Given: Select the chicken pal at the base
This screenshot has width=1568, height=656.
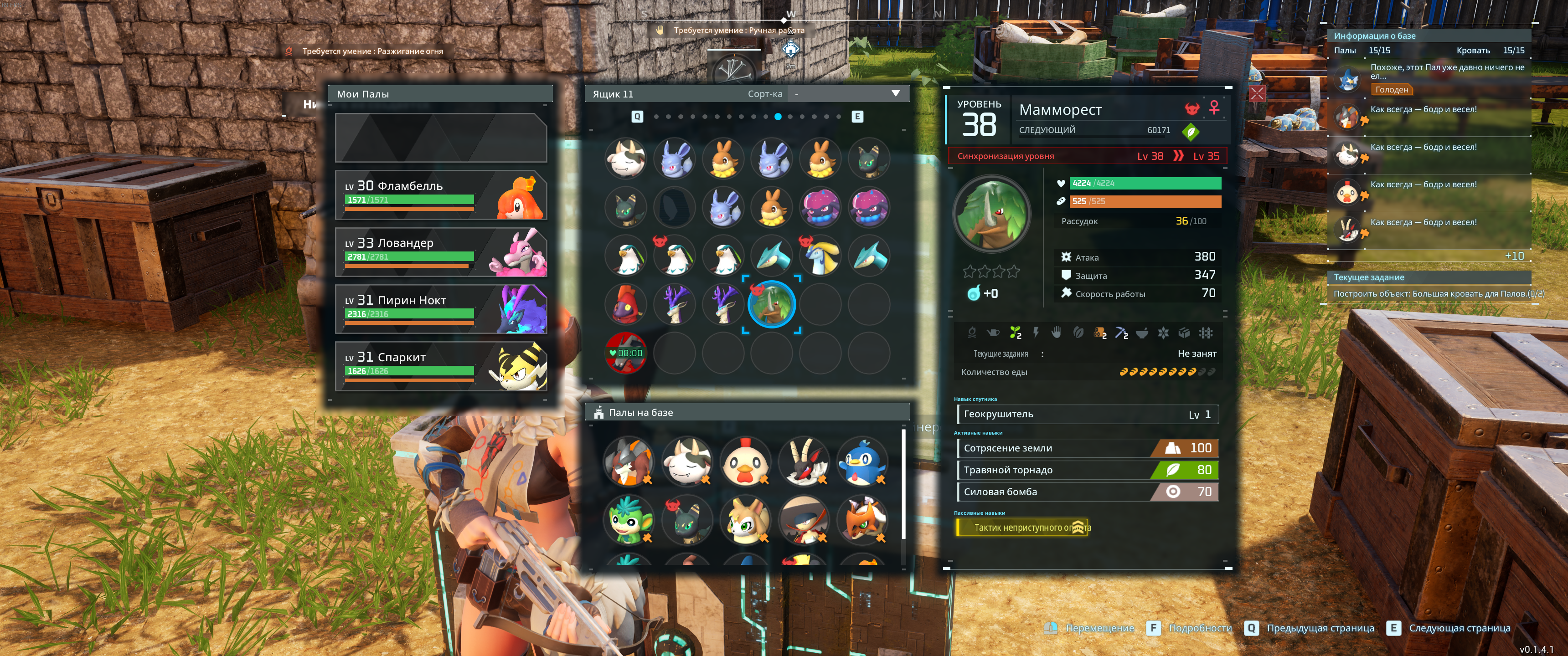Looking at the screenshot, I should pos(745,462).
